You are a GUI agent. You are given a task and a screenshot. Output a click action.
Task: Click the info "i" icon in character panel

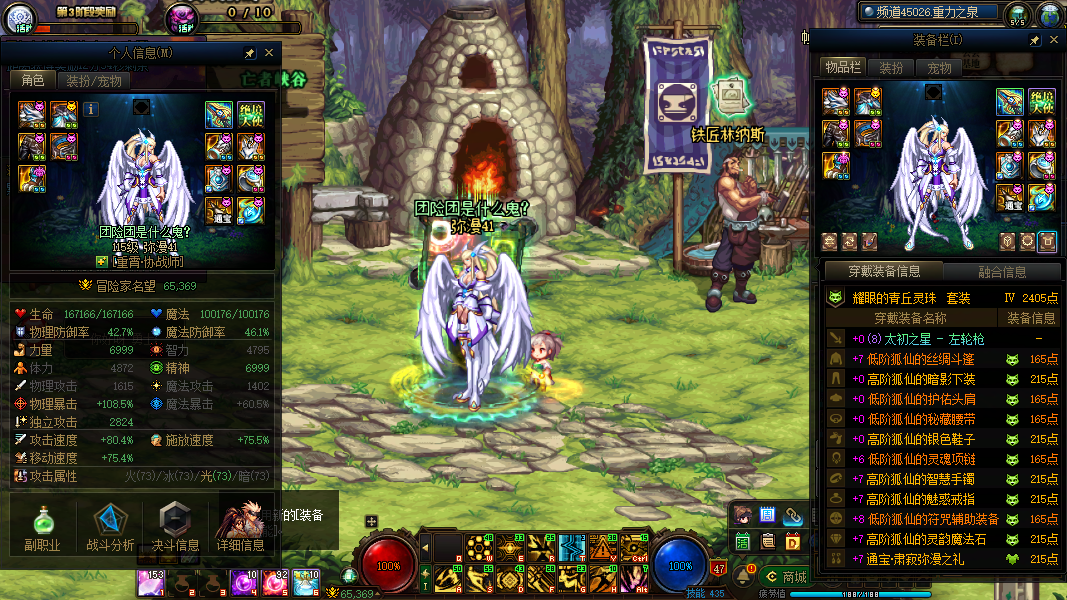pyautogui.click(x=91, y=109)
